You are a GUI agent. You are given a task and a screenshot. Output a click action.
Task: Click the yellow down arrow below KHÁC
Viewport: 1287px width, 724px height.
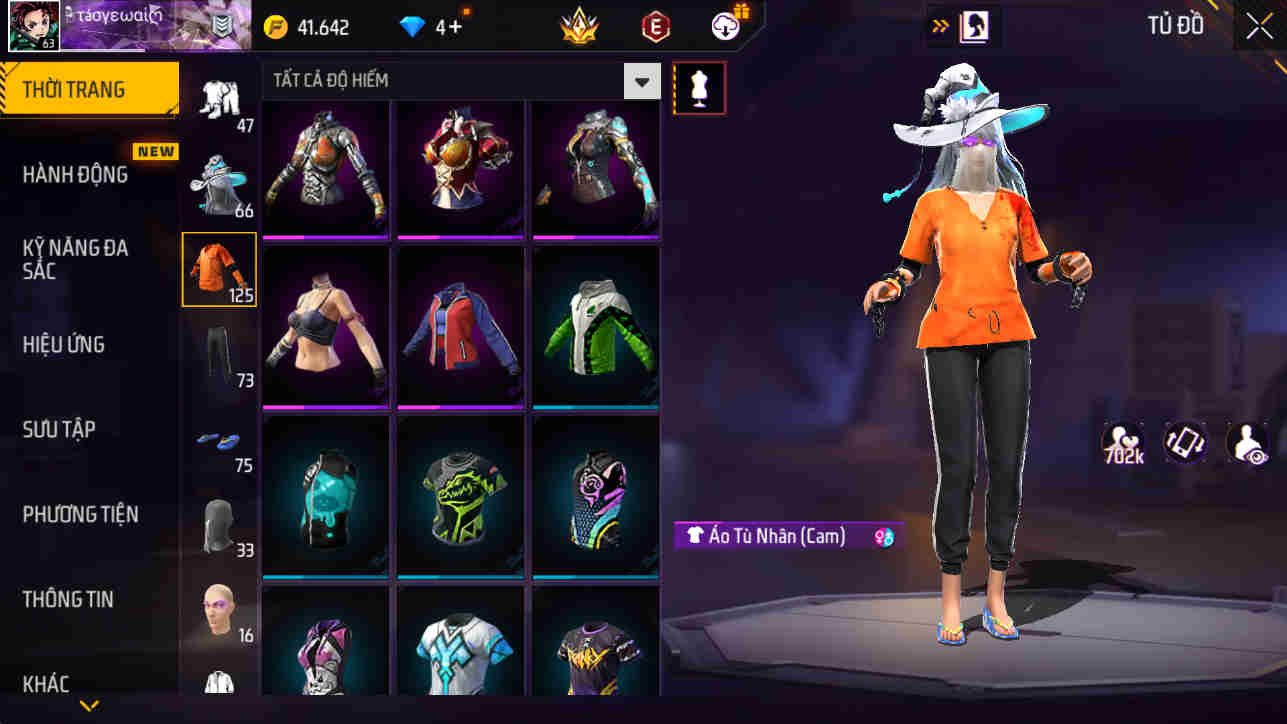pyautogui.click(x=88, y=707)
